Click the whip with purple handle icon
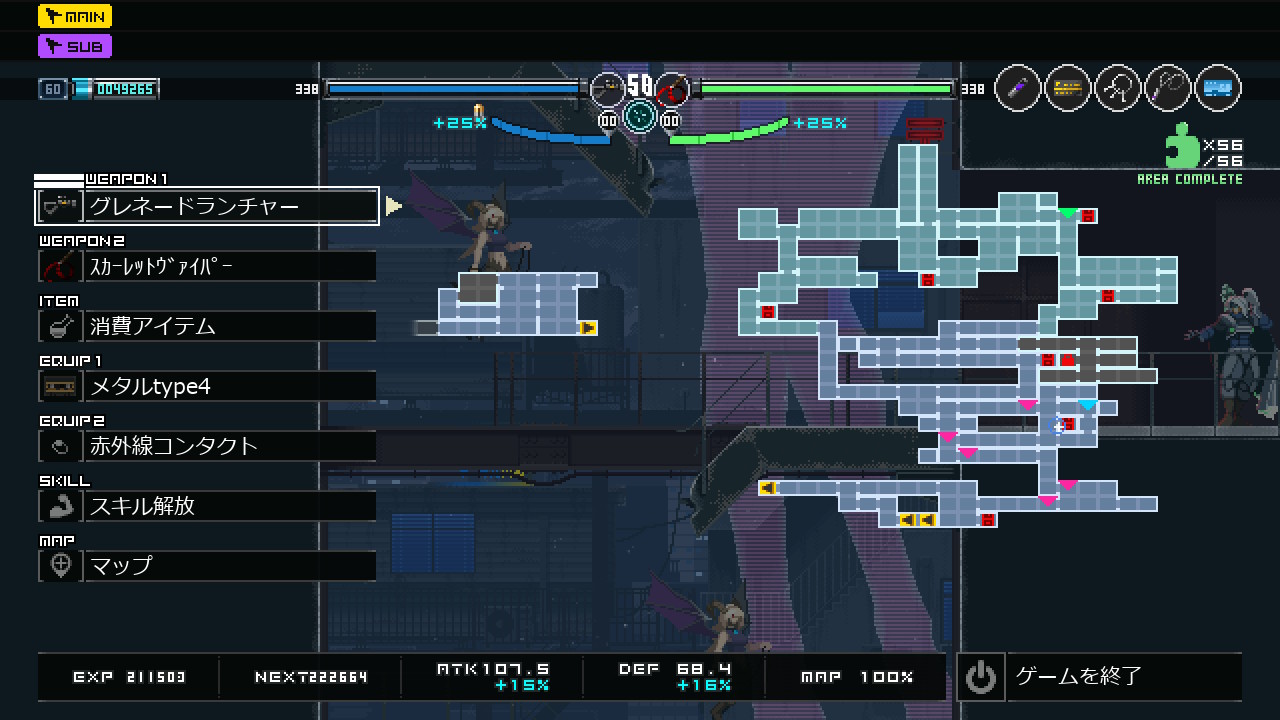 pyautogui.click(x=1168, y=89)
